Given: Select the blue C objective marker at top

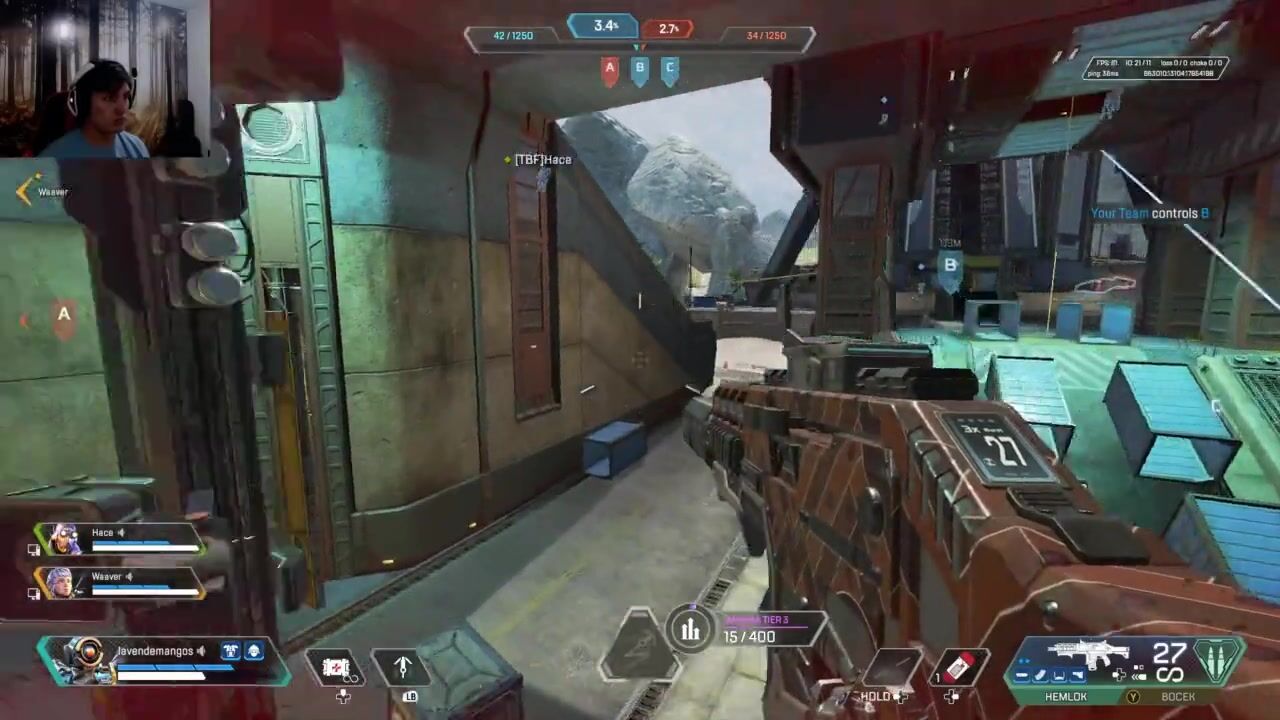Looking at the screenshot, I should [x=670, y=70].
